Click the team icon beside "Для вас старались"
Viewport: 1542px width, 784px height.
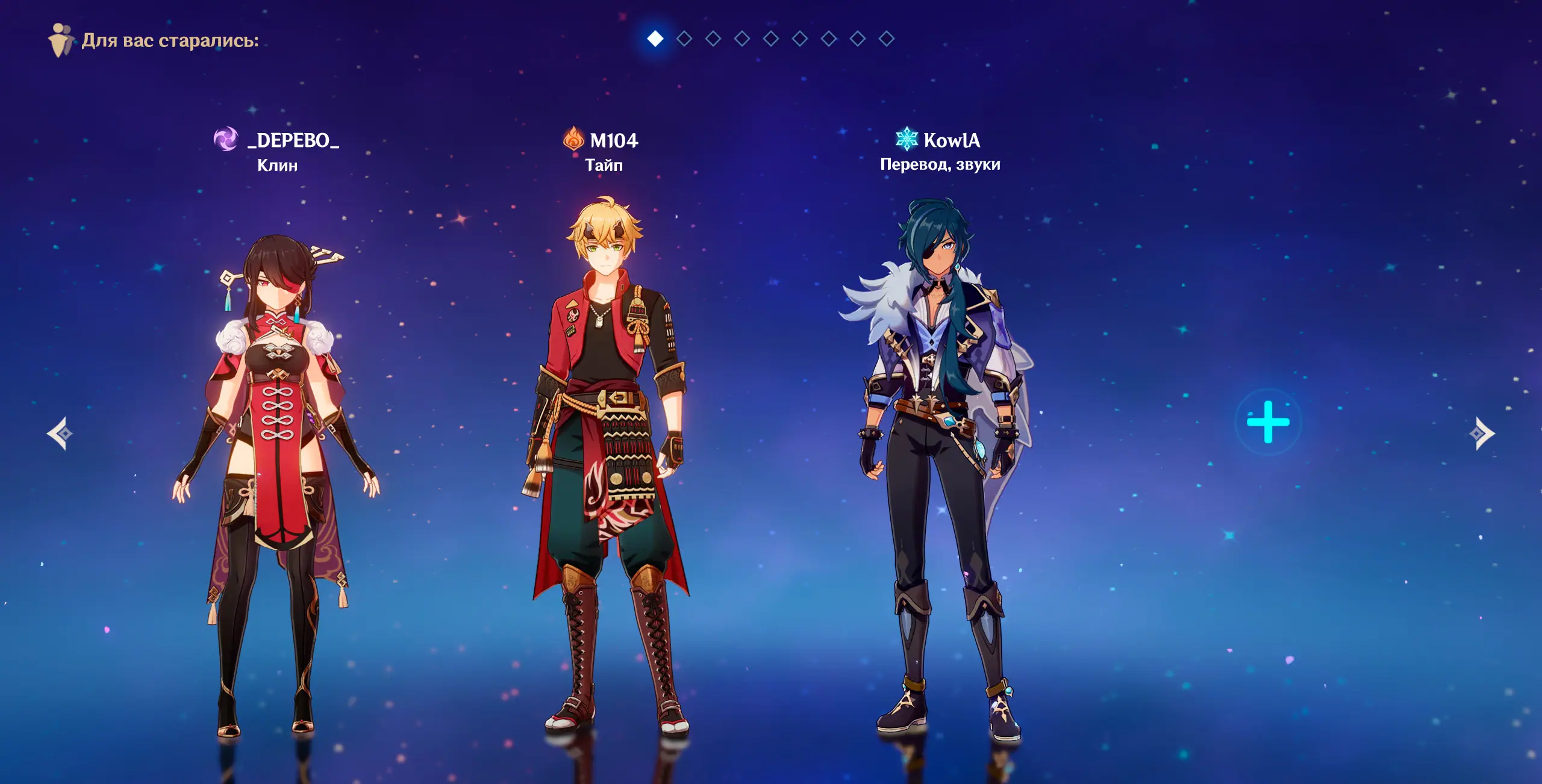click(60, 40)
